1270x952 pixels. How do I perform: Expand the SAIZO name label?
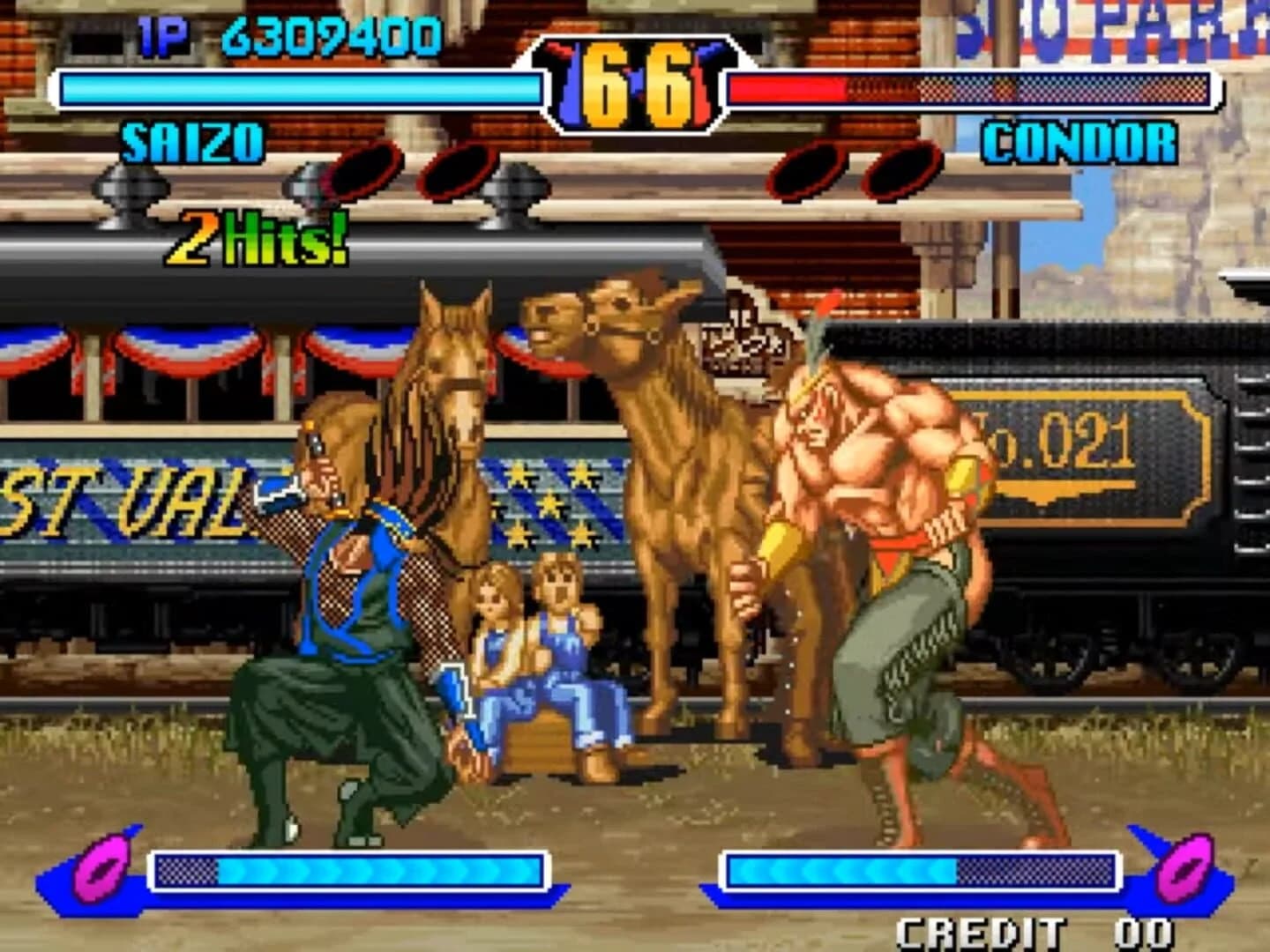tap(192, 139)
